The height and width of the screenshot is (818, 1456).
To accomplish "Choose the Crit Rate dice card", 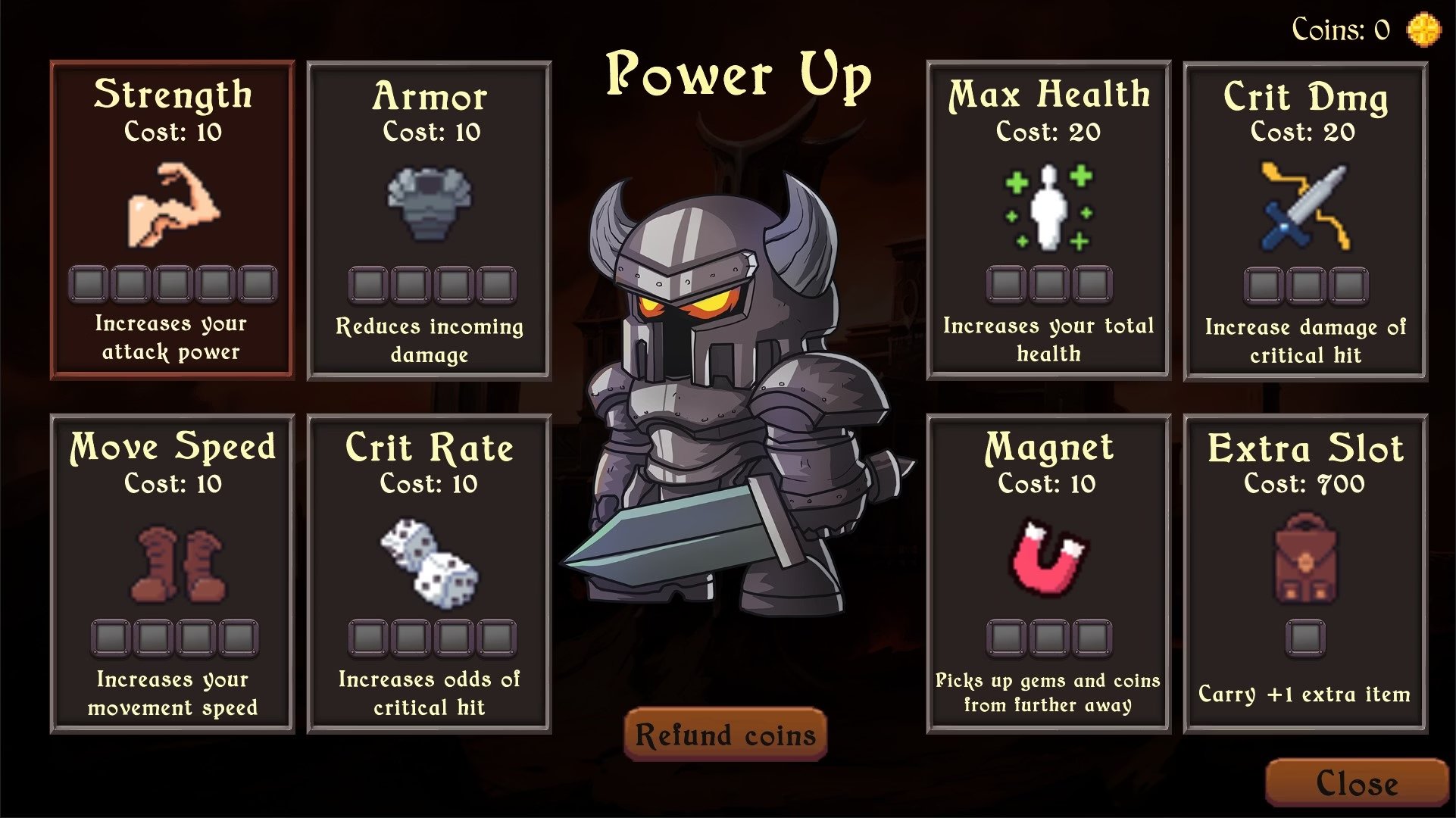I will [429, 573].
